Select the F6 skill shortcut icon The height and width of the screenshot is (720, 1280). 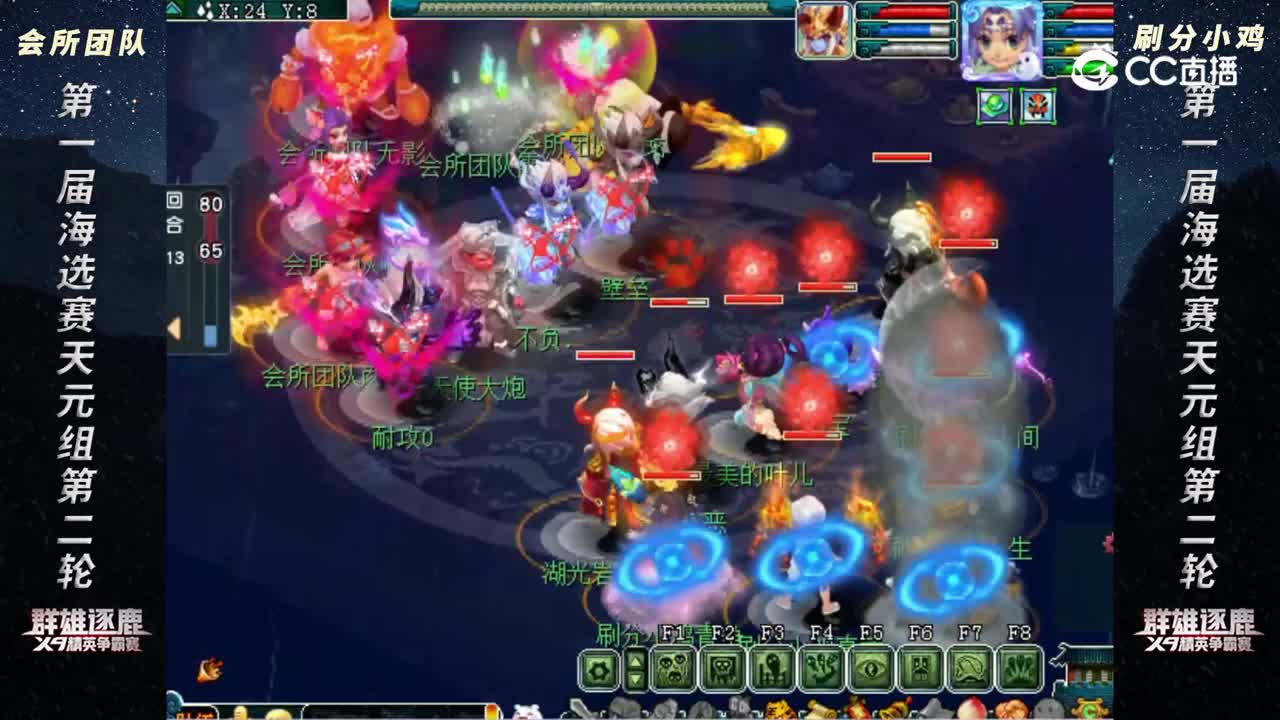point(918,666)
